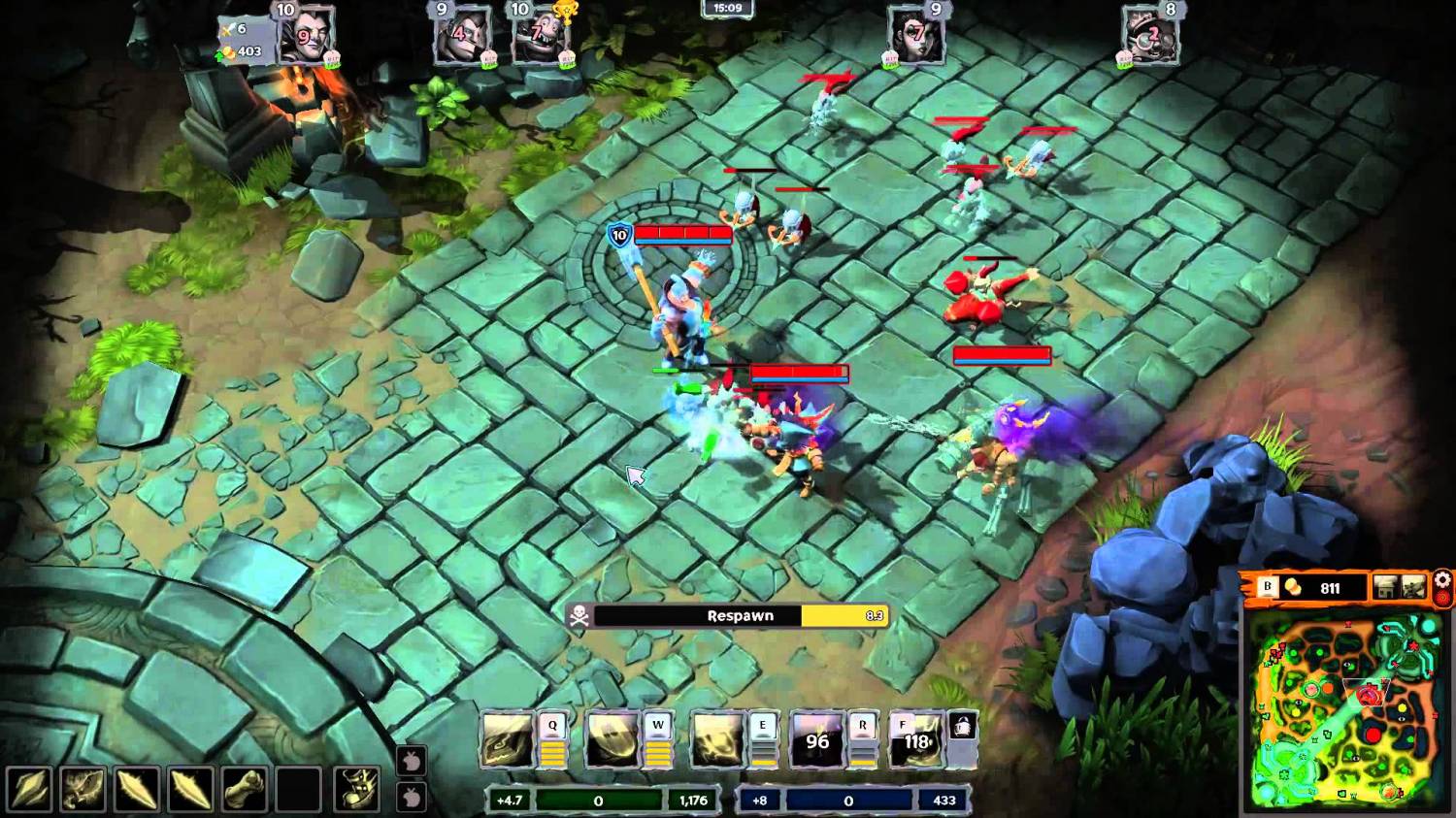Image resolution: width=1456 pixels, height=818 pixels.
Task: Click the boot item slot
Action: click(83, 789)
